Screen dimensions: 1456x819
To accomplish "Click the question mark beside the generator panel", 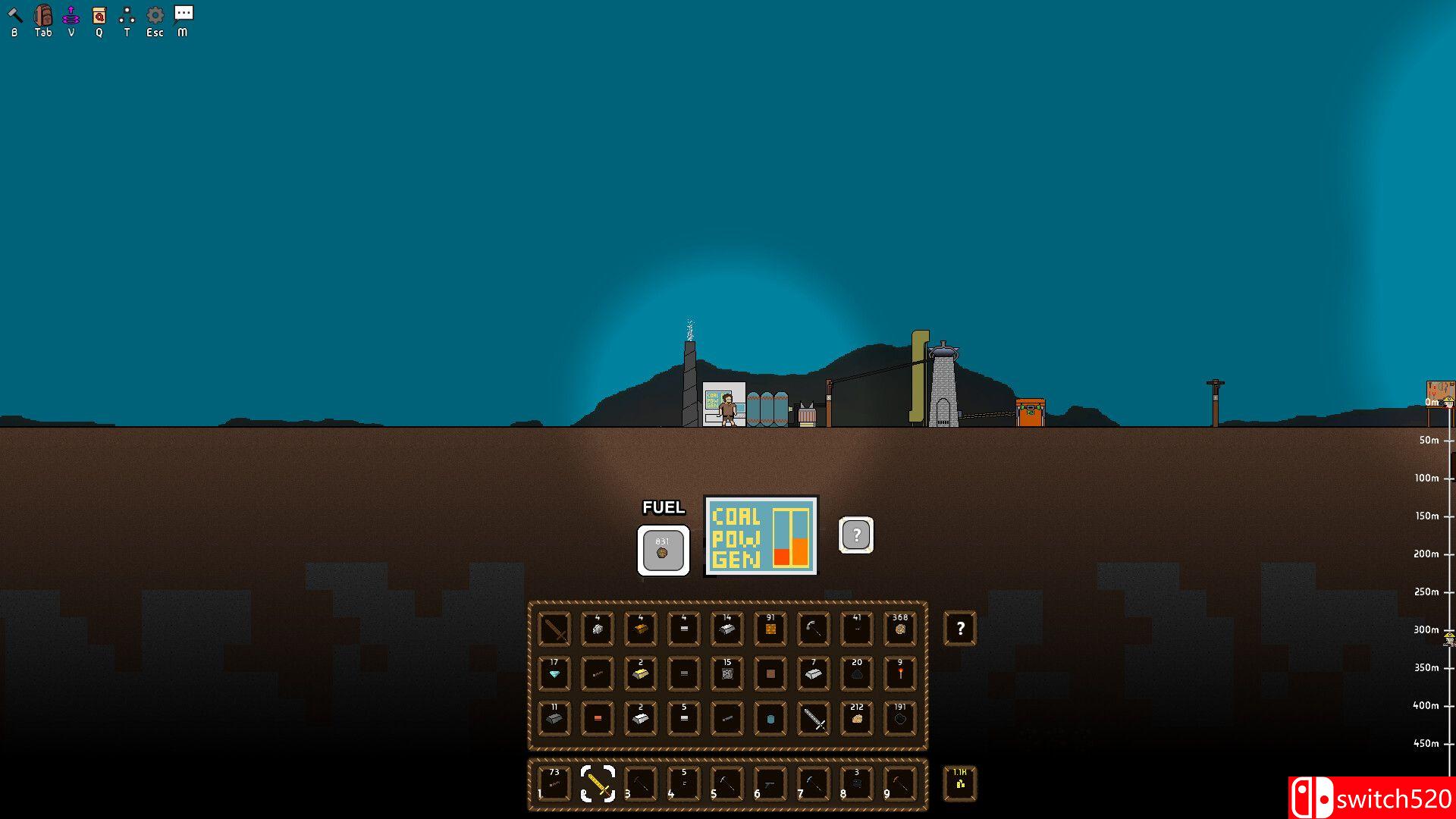I will tap(856, 535).
